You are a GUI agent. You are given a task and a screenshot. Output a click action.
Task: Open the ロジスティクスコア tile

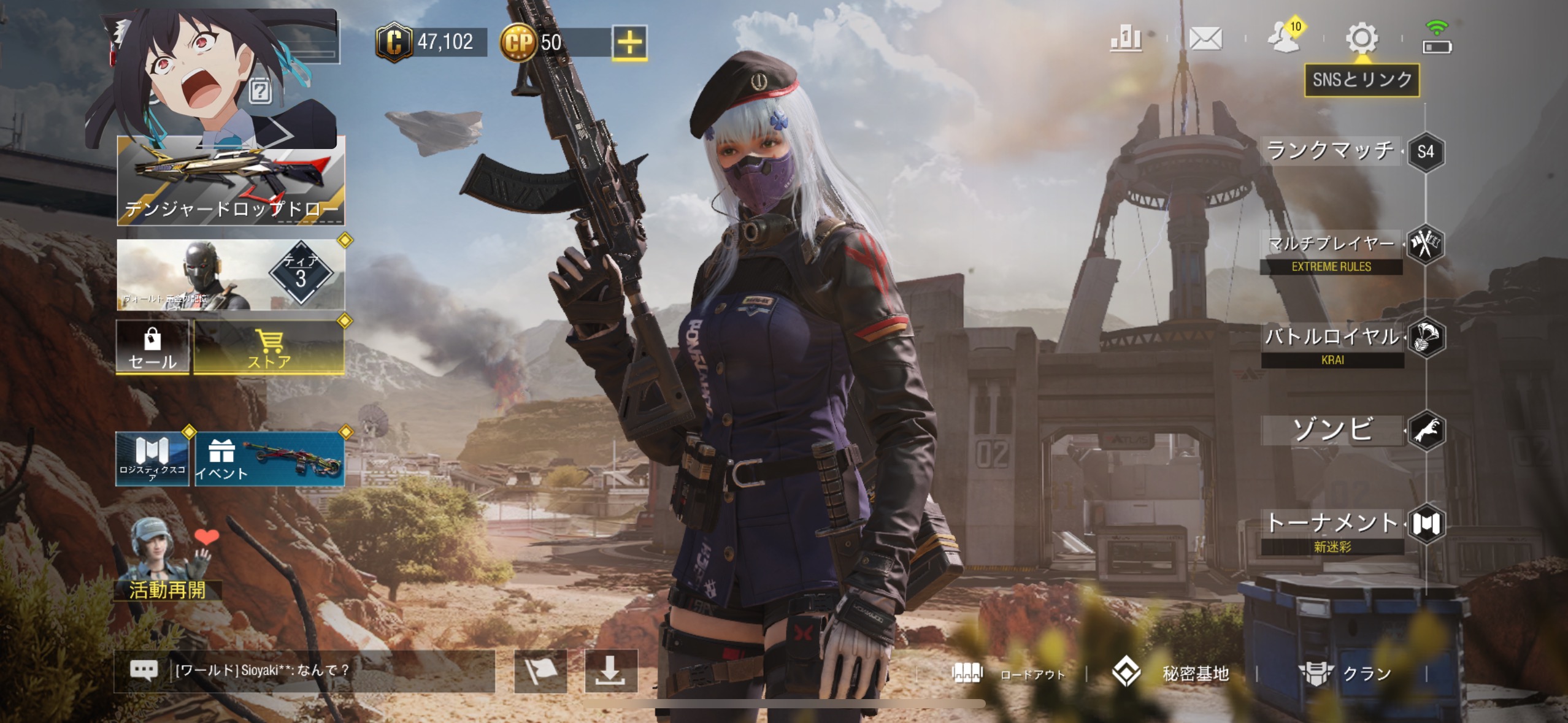(x=152, y=459)
